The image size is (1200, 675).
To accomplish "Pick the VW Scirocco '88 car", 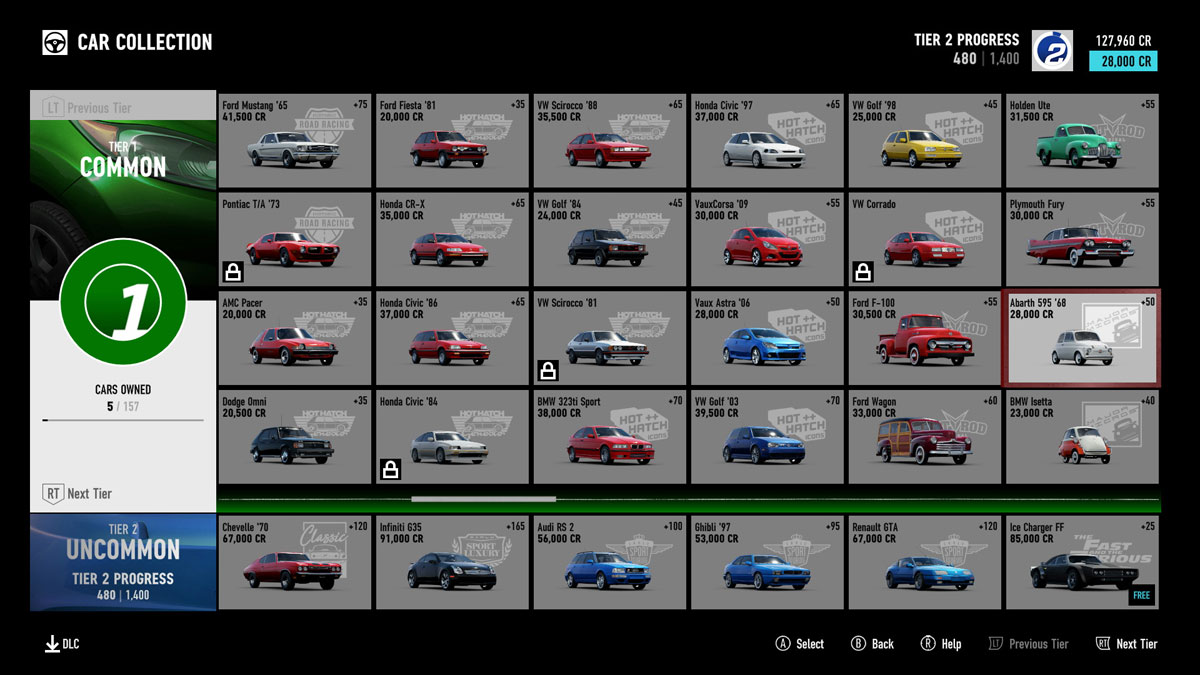I will coord(609,141).
